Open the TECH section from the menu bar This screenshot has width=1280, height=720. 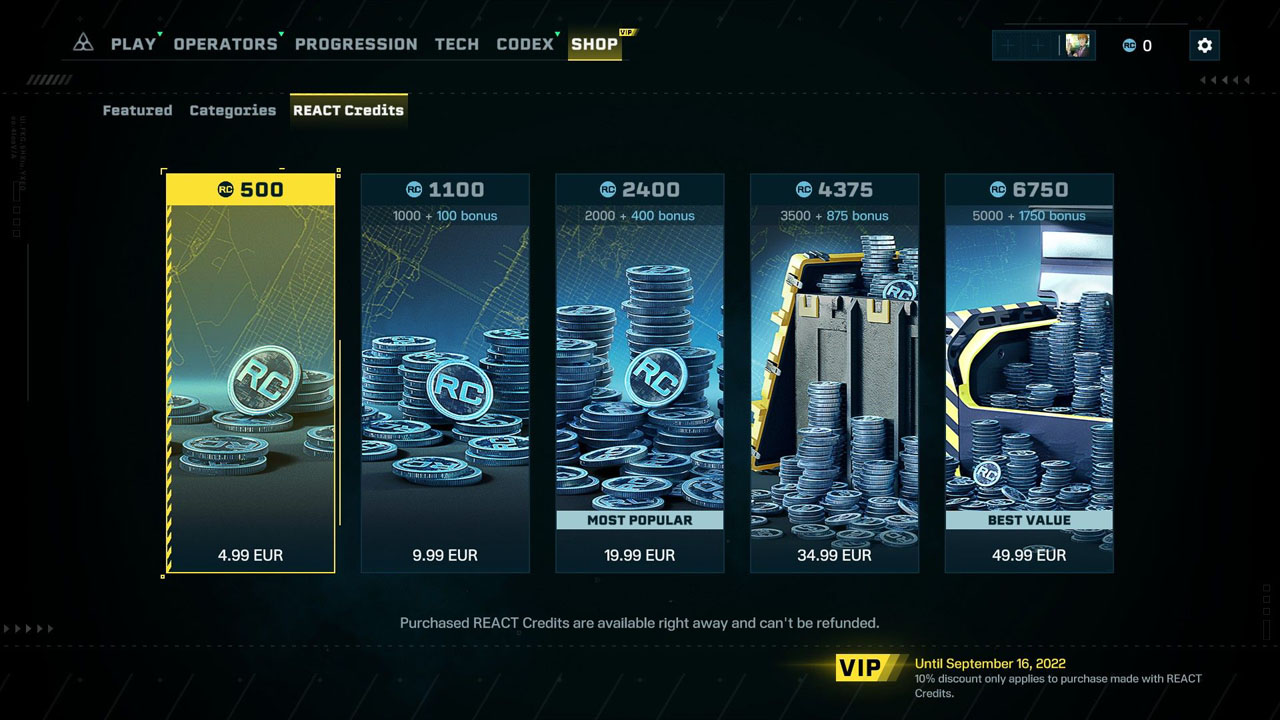[457, 43]
